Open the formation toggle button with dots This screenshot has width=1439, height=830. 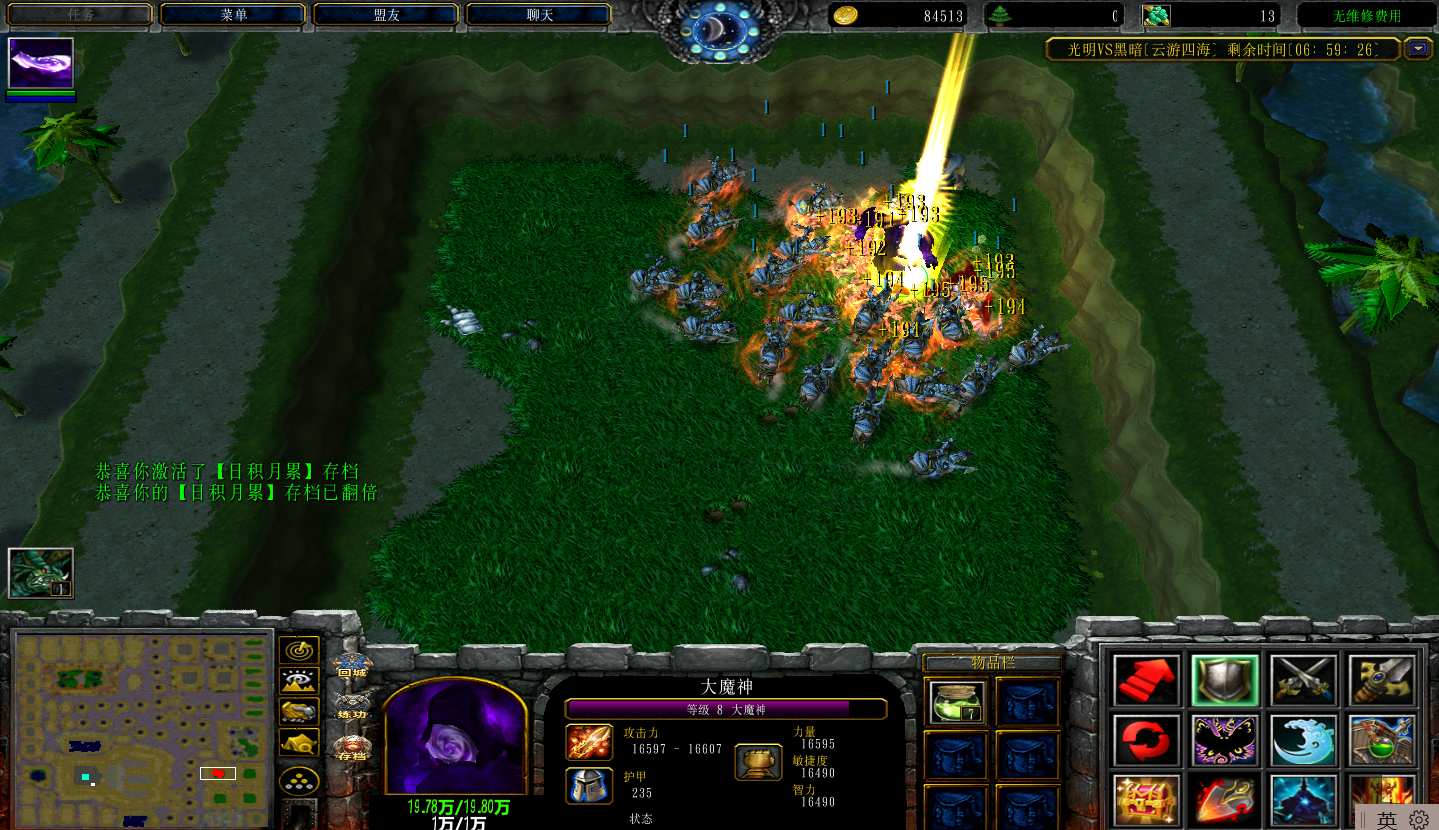point(299,779)
